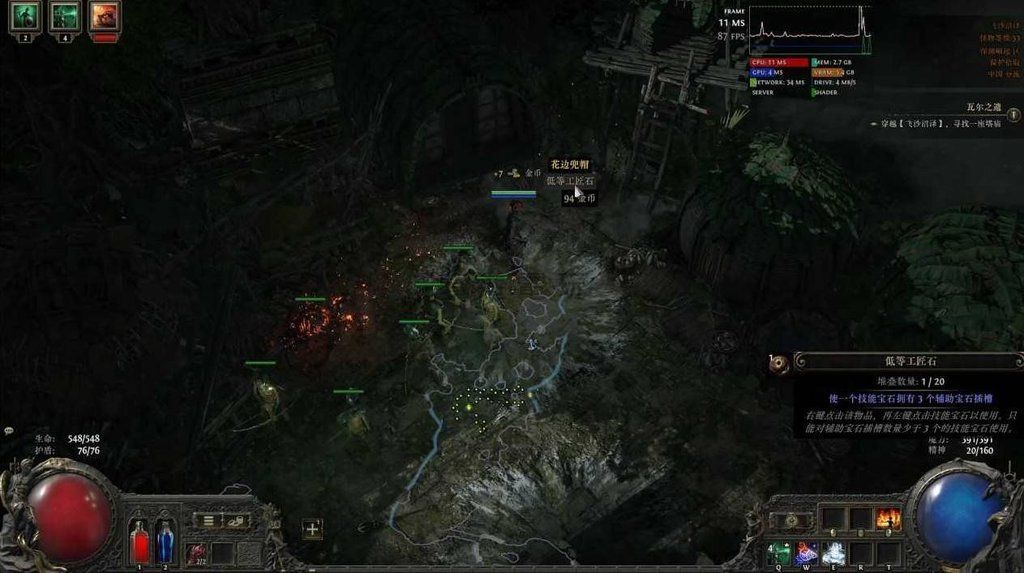
Task: Use the blue mana flask
Action: tap(165, 541)
